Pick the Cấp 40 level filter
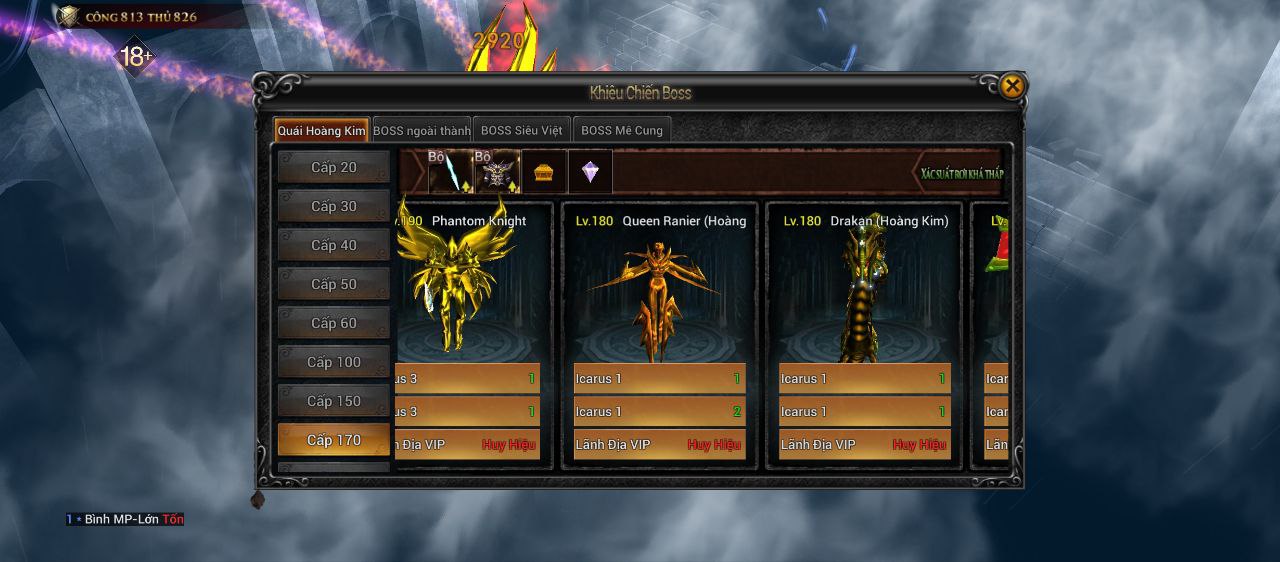The image size is (1280, 562). click(333, 246)
